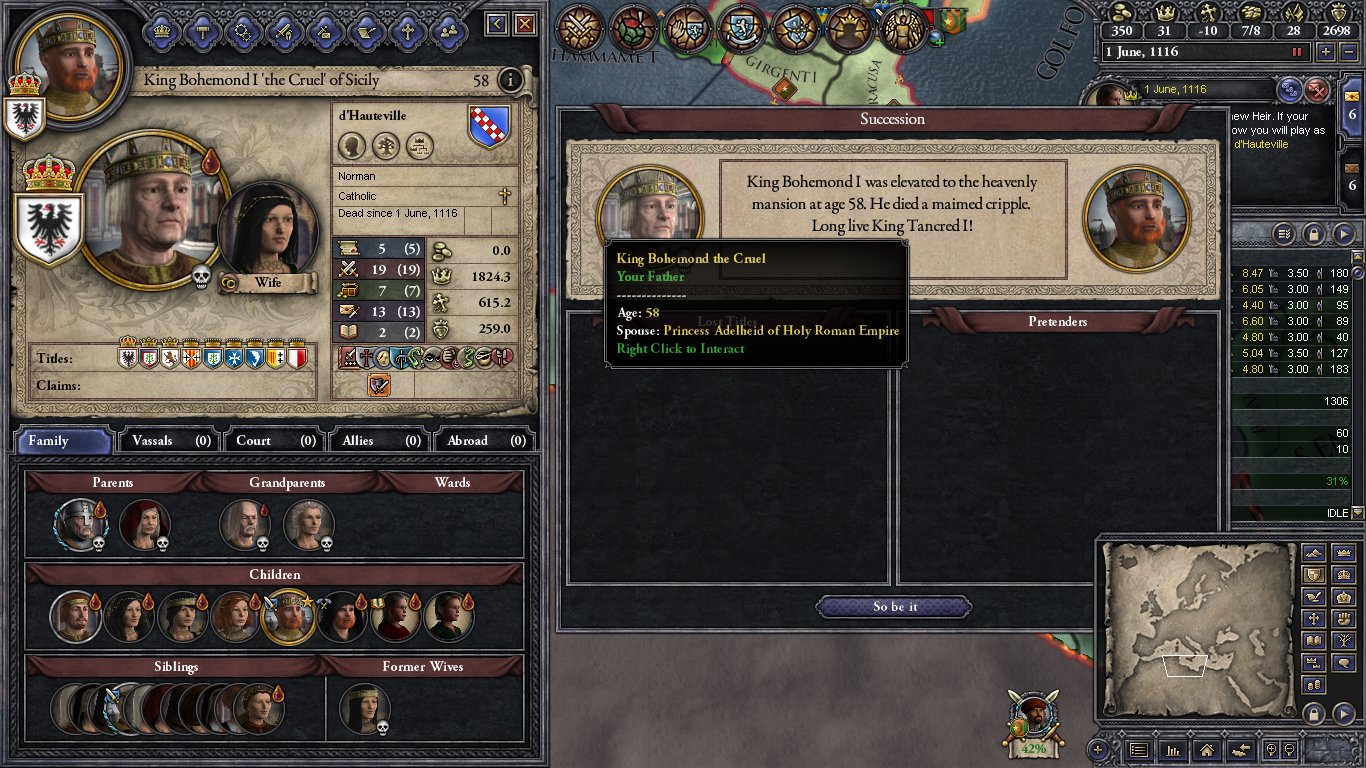
Task: Open the character info 'i' button
Action: [510, 80]
